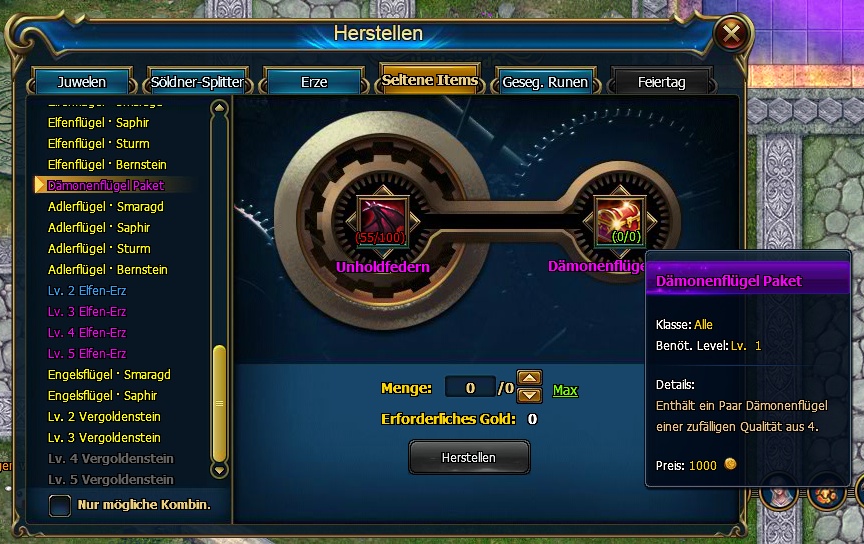The width and height of the screenshot is (864, 544).
Task: Increase Menge with the up arrow
Action: pyautogui.click(x=530, y=379)
